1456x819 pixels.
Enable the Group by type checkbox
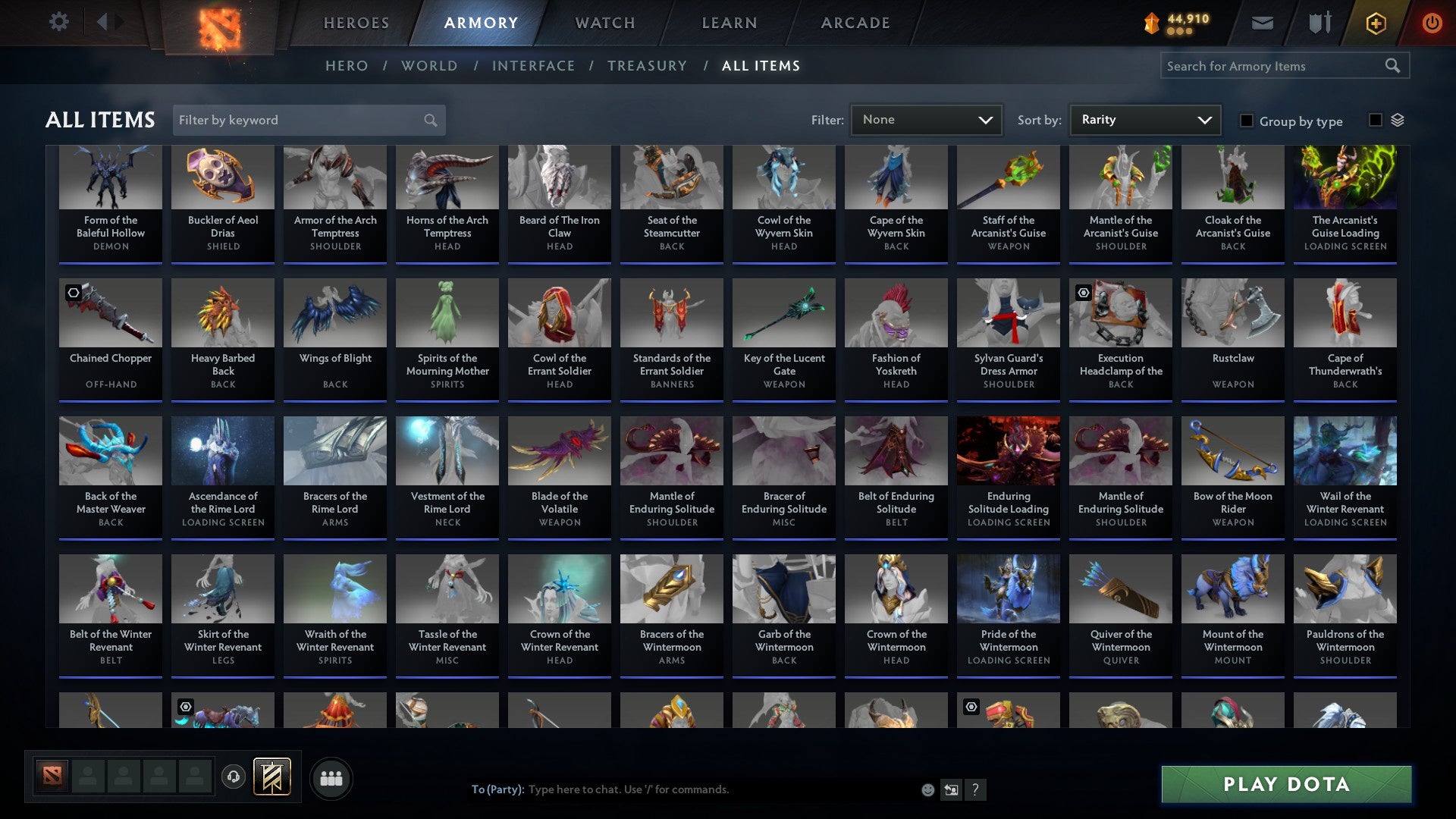1246,121
